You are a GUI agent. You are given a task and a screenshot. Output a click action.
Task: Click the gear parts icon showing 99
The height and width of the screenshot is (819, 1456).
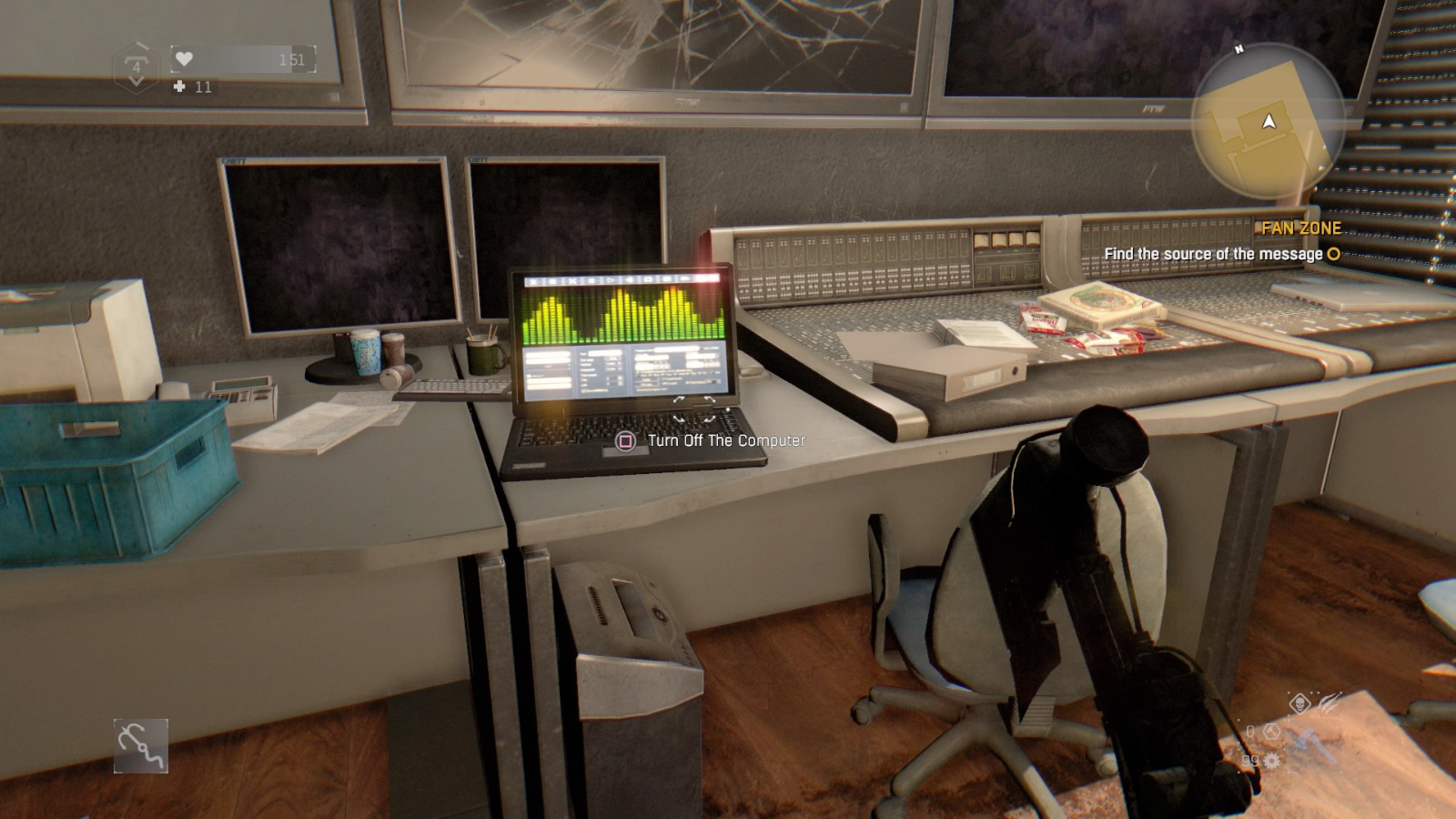(x=1271, y=761)
